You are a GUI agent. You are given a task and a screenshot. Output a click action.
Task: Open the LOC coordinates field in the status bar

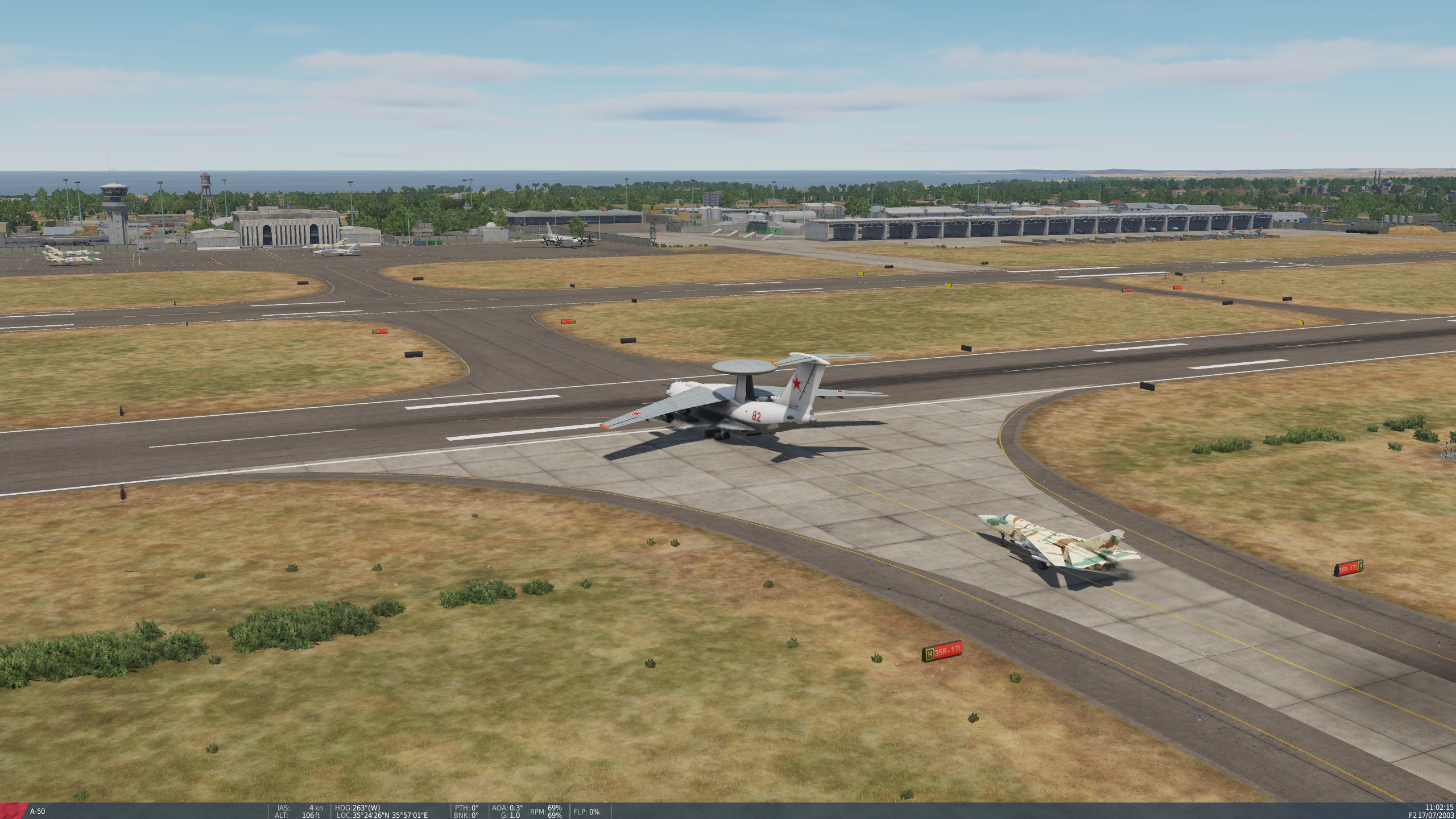pyautogui.click(x=381, y=814)
